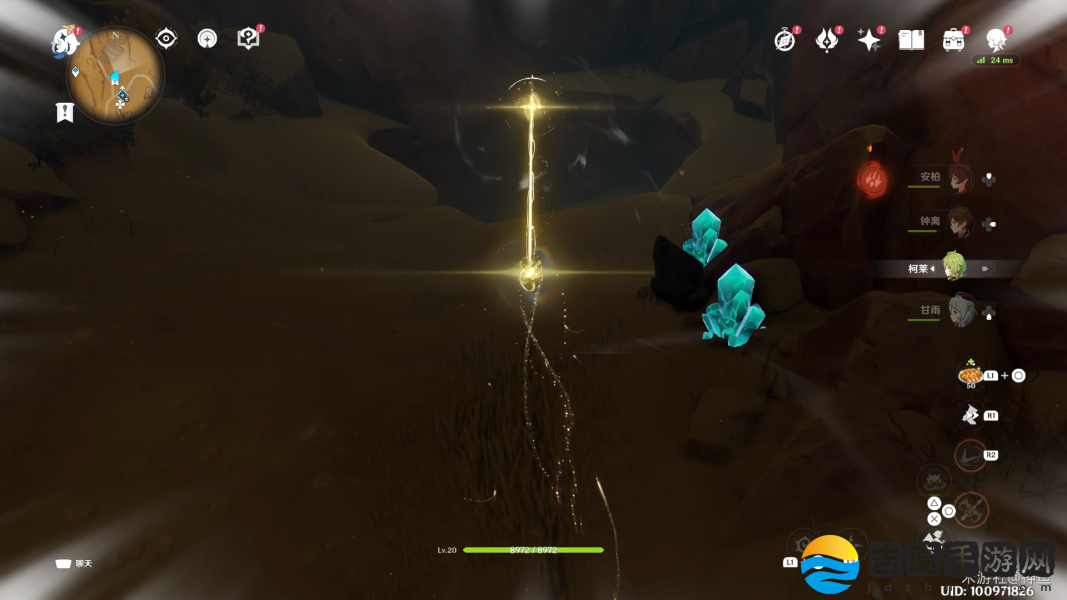Open the Battle Pass winged icon
Viewport: 1067px width, 600px height.
pyautogui.click(x=827, y=40)
